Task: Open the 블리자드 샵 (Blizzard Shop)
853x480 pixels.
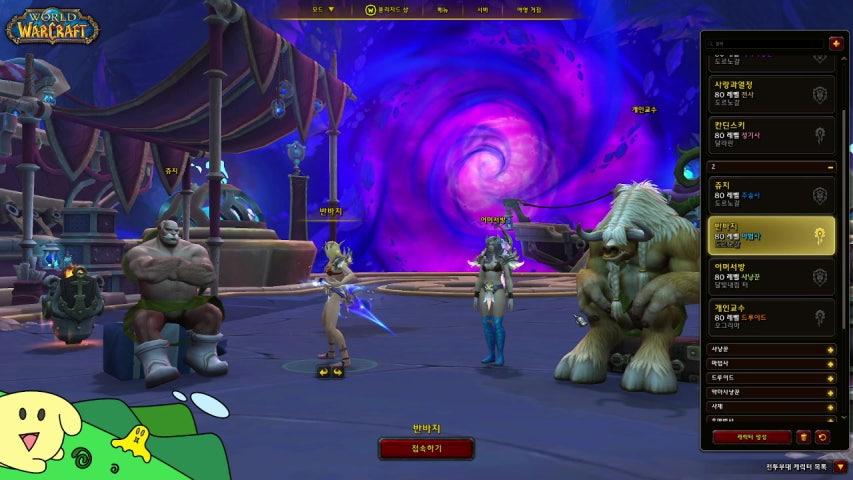Action: coord(388,10)
